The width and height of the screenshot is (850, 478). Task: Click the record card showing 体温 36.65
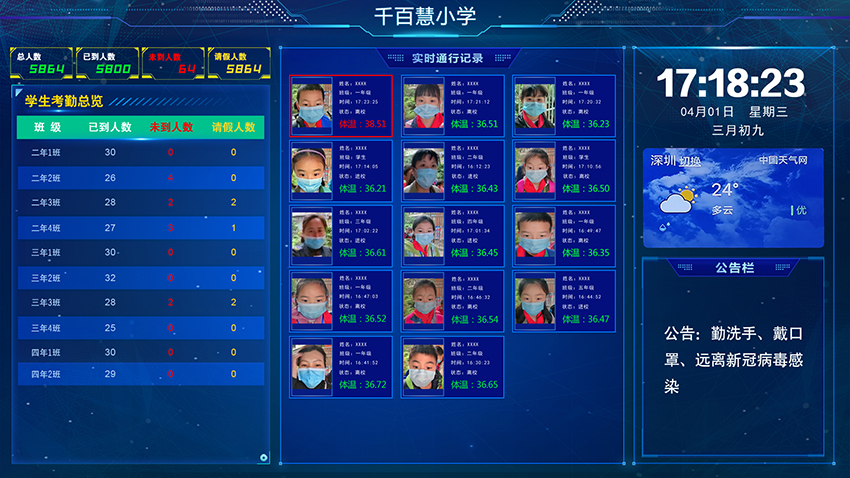coord(452,365)
